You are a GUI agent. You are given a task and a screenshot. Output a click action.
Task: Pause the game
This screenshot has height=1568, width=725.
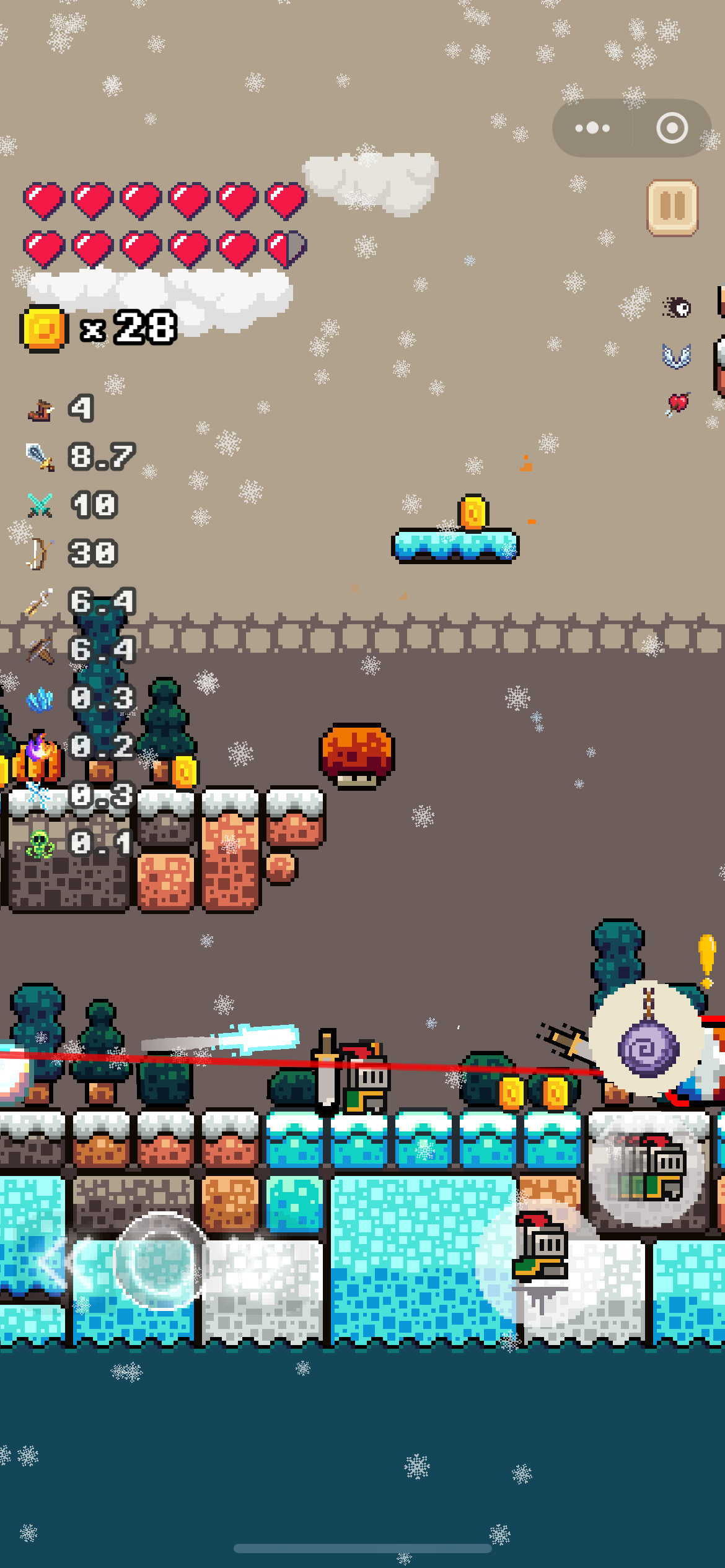tap(672, 207)
